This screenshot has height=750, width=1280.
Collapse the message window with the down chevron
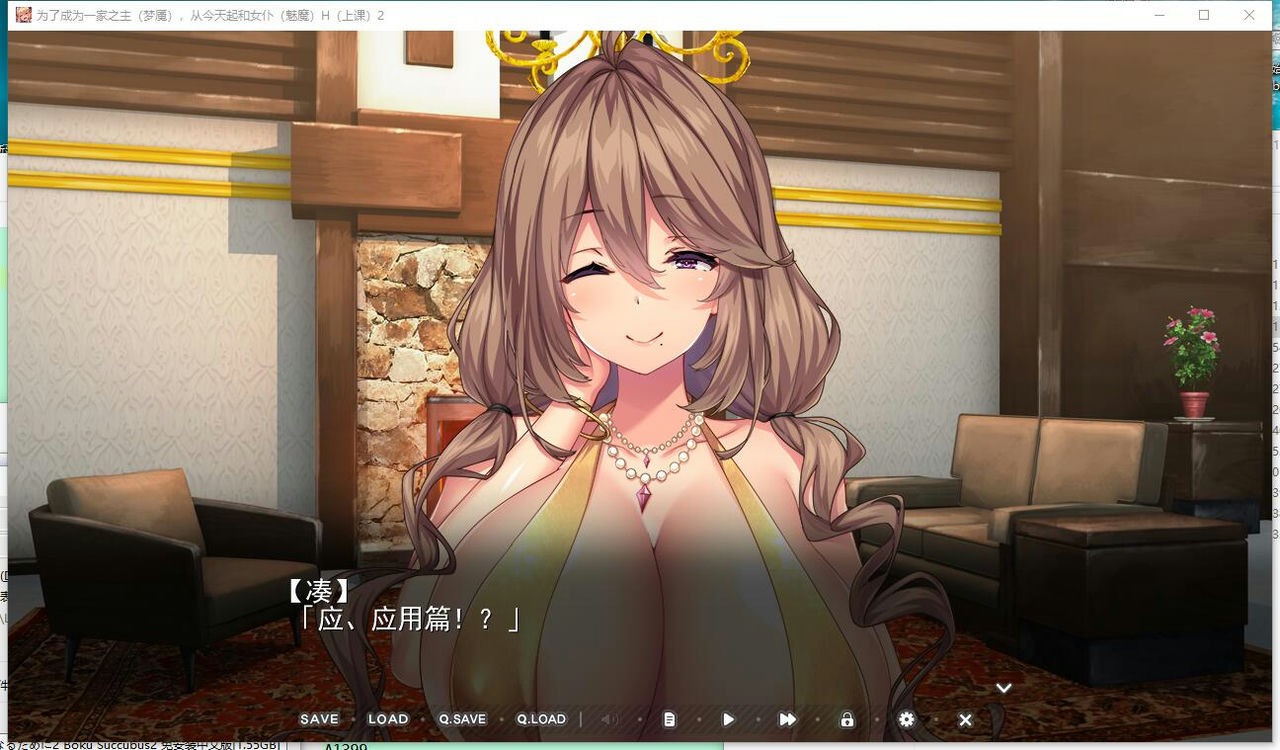tap(1003, 687)
